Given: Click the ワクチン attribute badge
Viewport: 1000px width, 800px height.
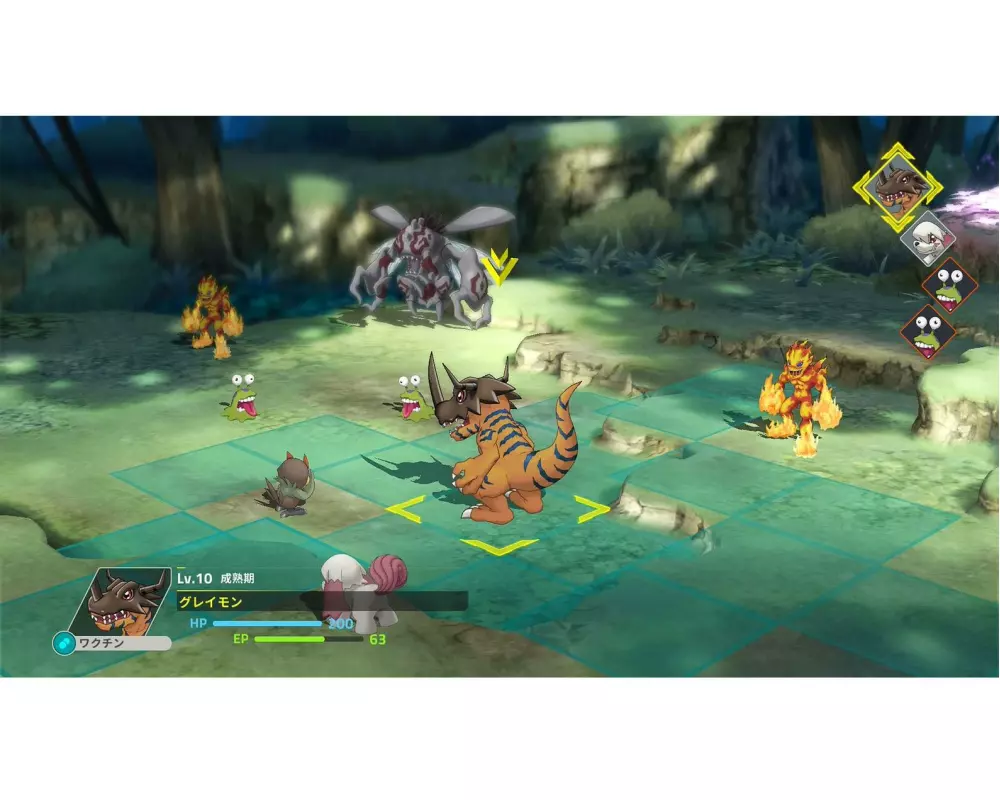Looking at the screenshot, I should (x=111, y=643).
